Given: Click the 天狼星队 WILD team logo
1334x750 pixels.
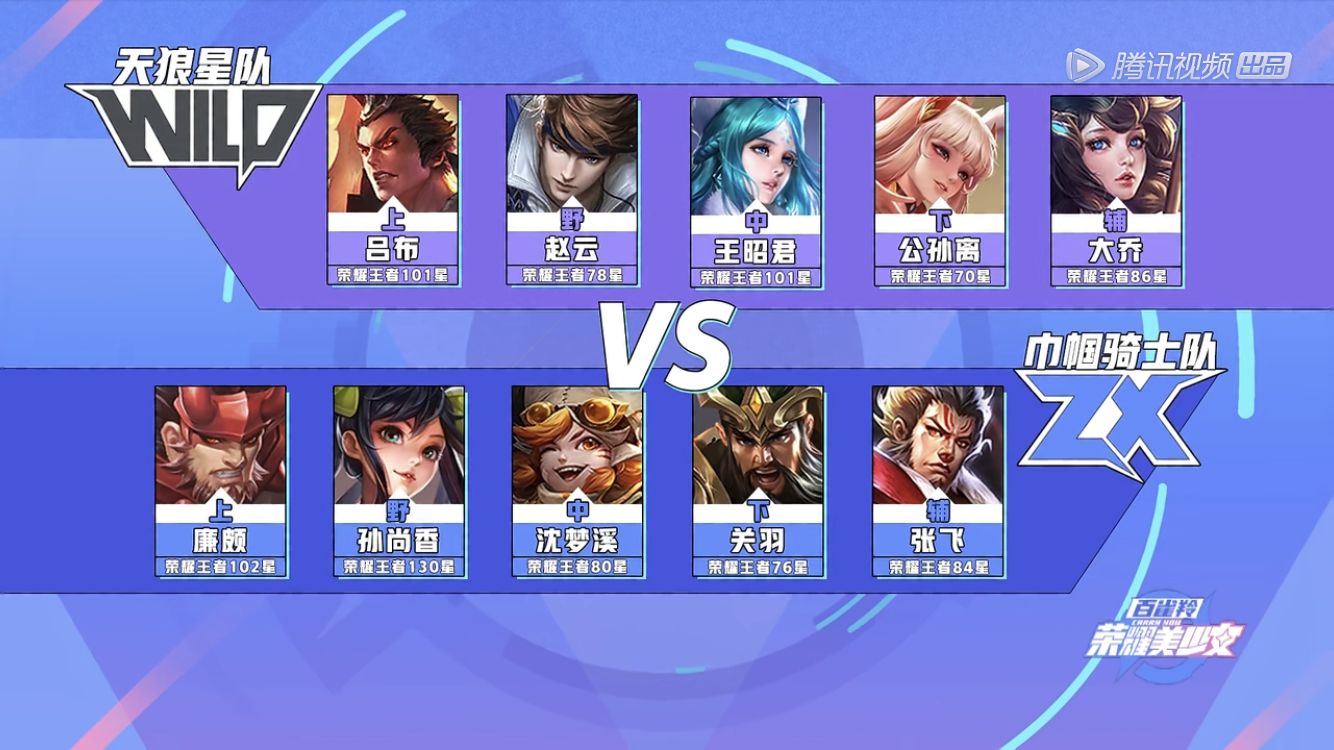Looking at the screenshot, I should click(196, 117).
